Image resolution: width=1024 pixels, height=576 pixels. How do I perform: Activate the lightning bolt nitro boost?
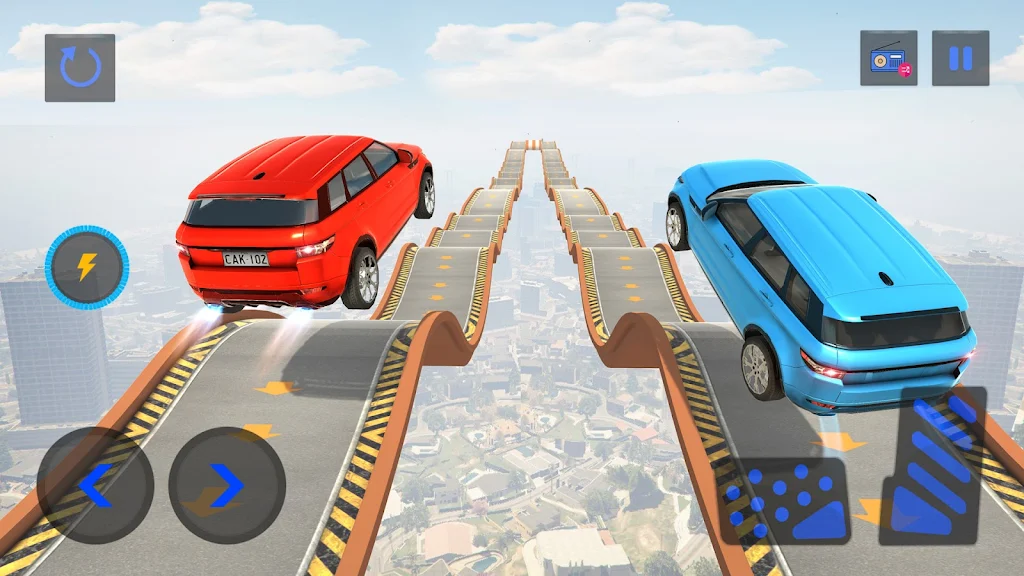pos(87,267)
